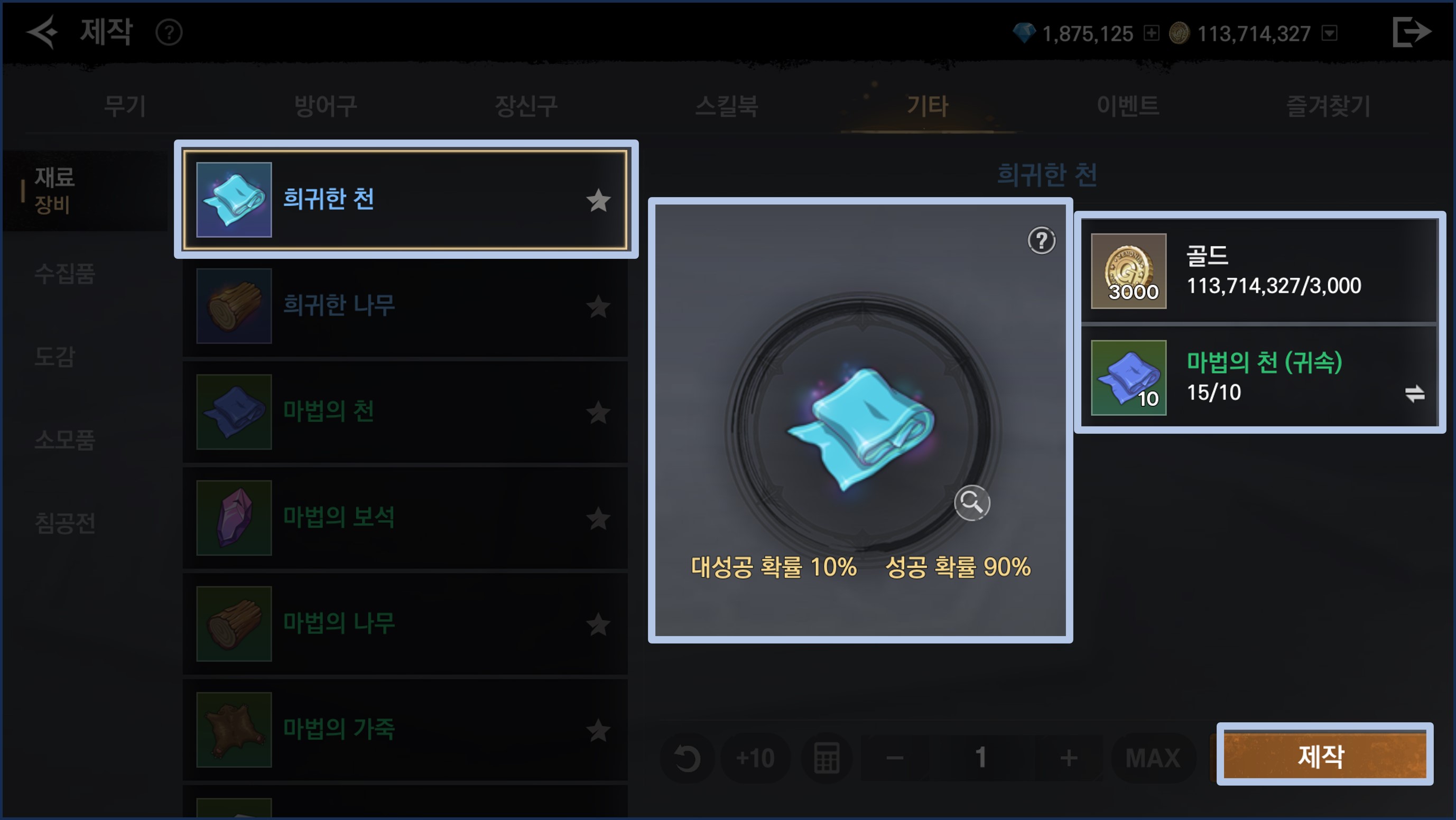Image resolution: width=1456 pixels, height=820 pixels.
Task: Increase craft quantity with the plus button
Action: click(1068, 758)
